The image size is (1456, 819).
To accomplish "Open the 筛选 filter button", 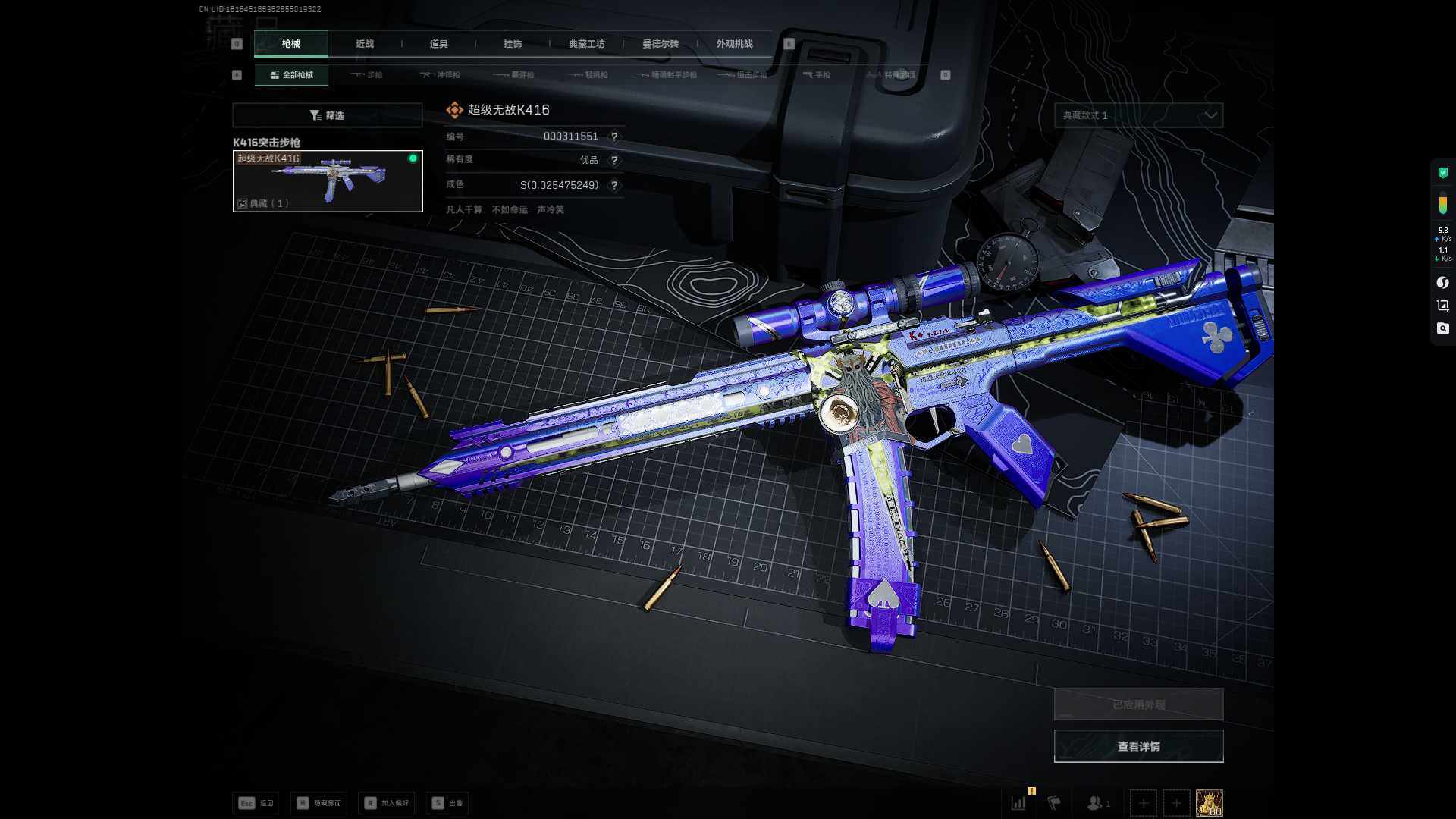I will pos(327,115).
